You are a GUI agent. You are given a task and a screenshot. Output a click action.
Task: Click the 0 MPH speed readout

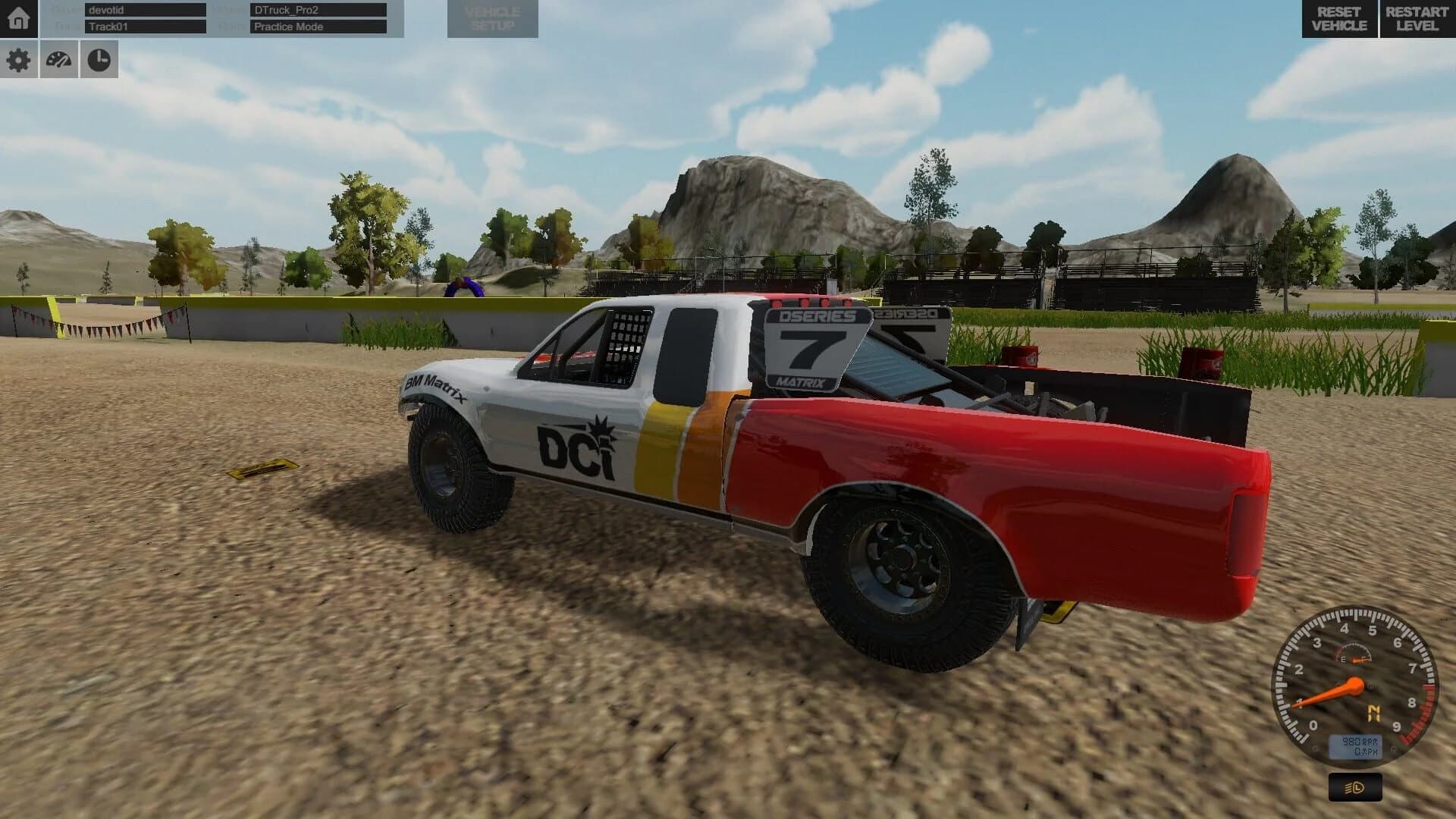pyautogui.click(x=1365, y=751)
